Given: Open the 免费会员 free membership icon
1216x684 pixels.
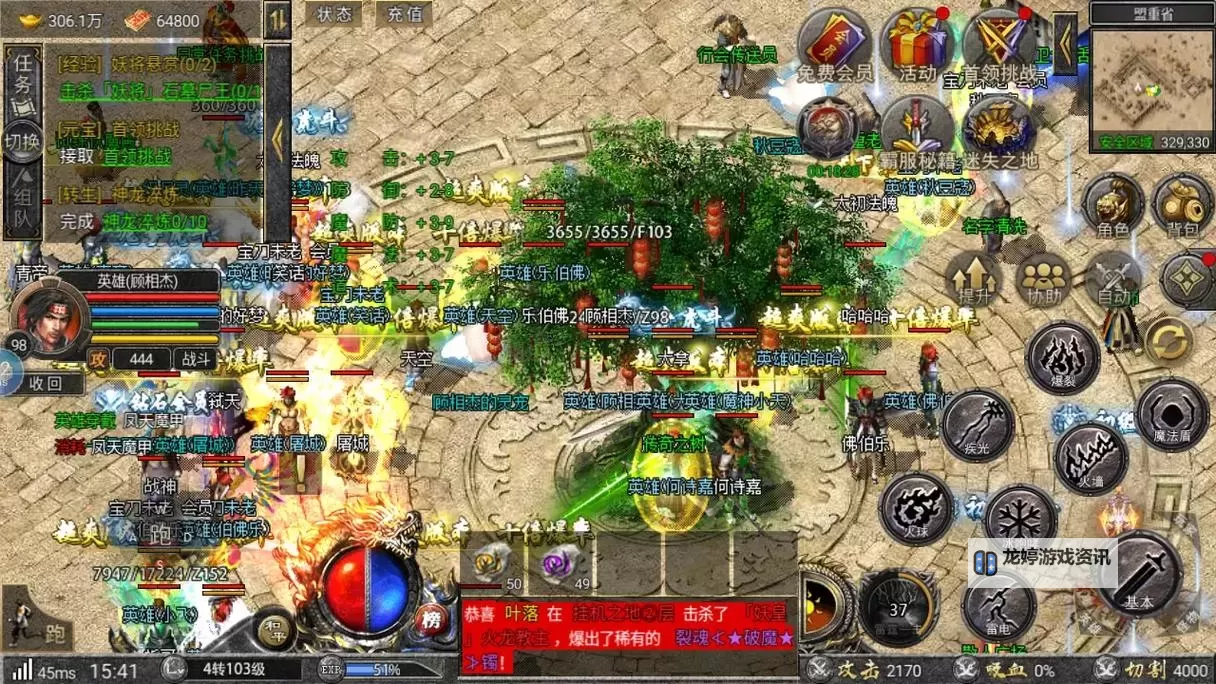Looking at the screenshot, I should (x=835, y=46).
